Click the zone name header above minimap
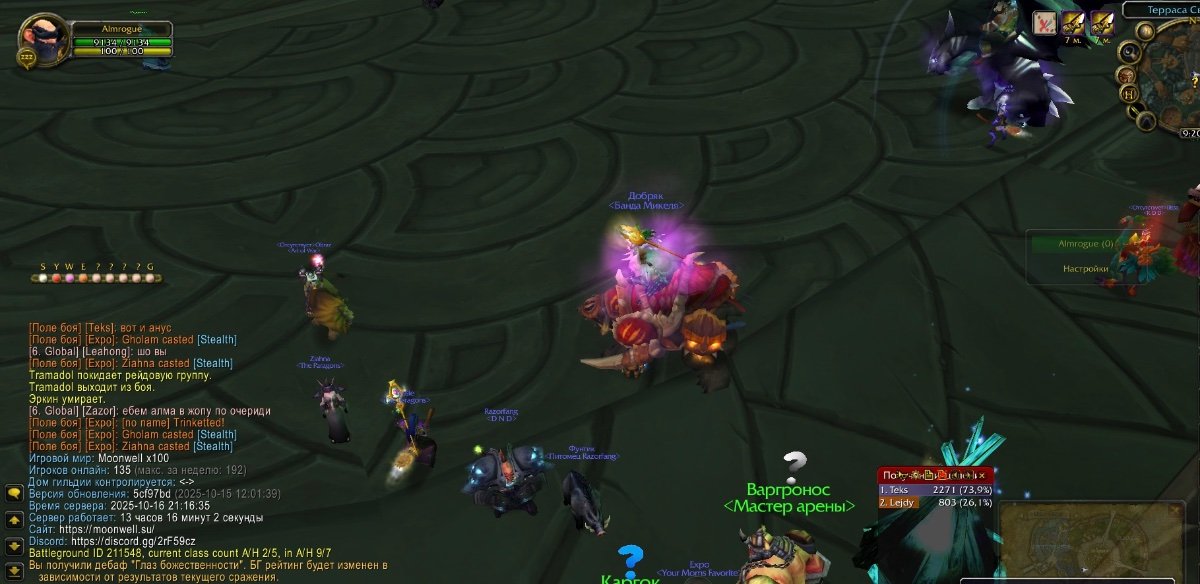The width and height of the screenshot is (1200, 584). coord(1162,9)
